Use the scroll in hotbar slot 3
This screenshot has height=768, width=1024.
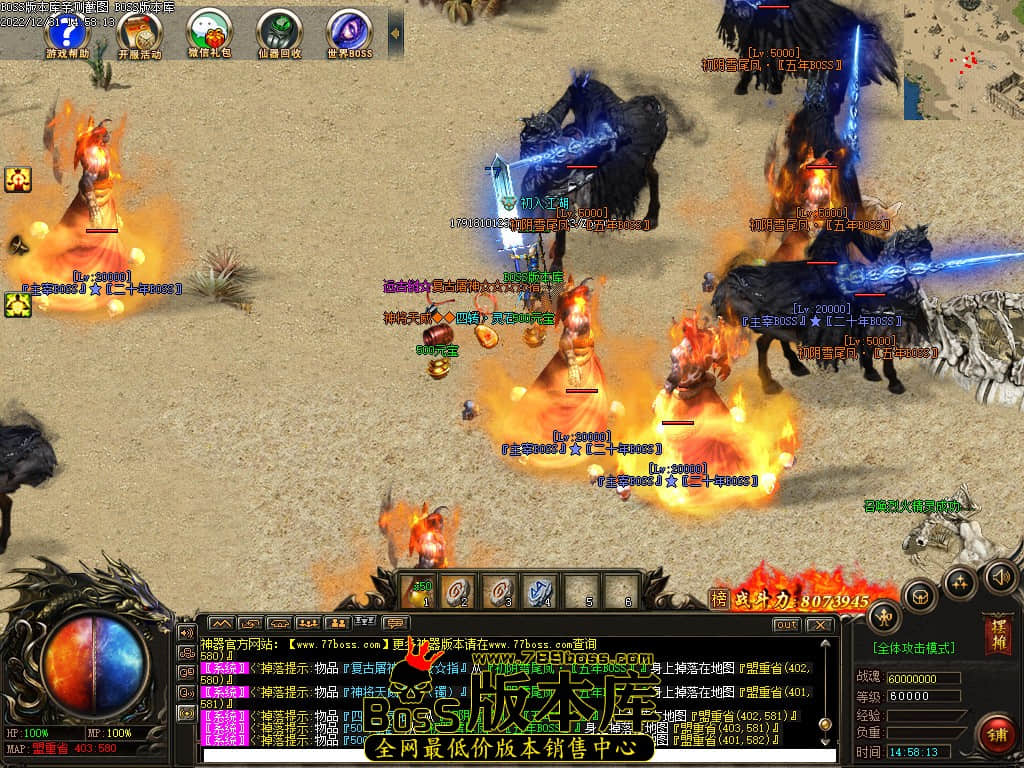500,591
